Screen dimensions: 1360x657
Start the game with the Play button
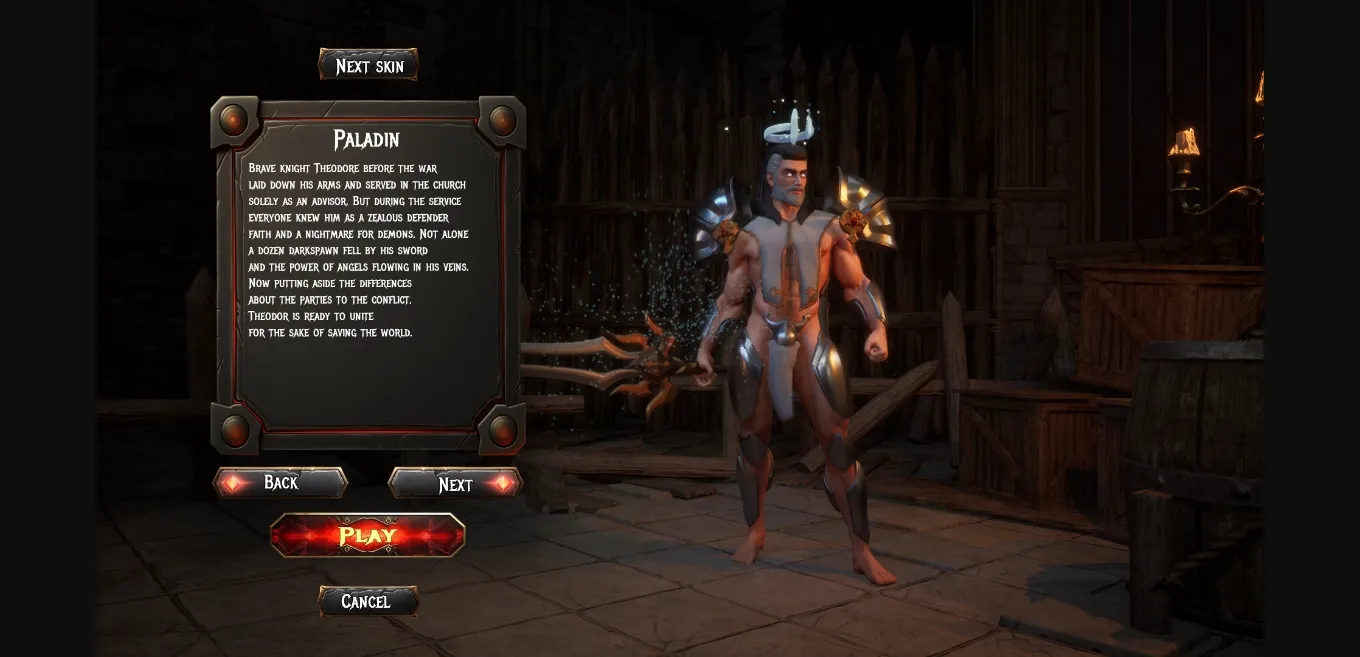pyautogui.click(x=368, y=535)
